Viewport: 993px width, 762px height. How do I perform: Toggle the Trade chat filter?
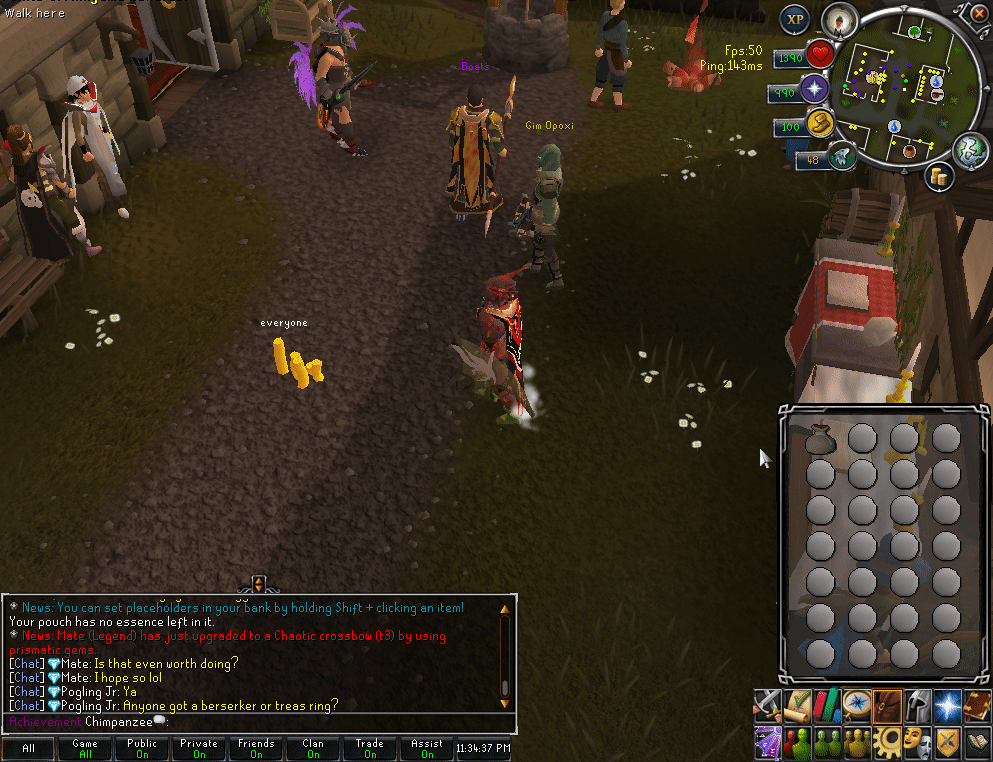(370, 748)
